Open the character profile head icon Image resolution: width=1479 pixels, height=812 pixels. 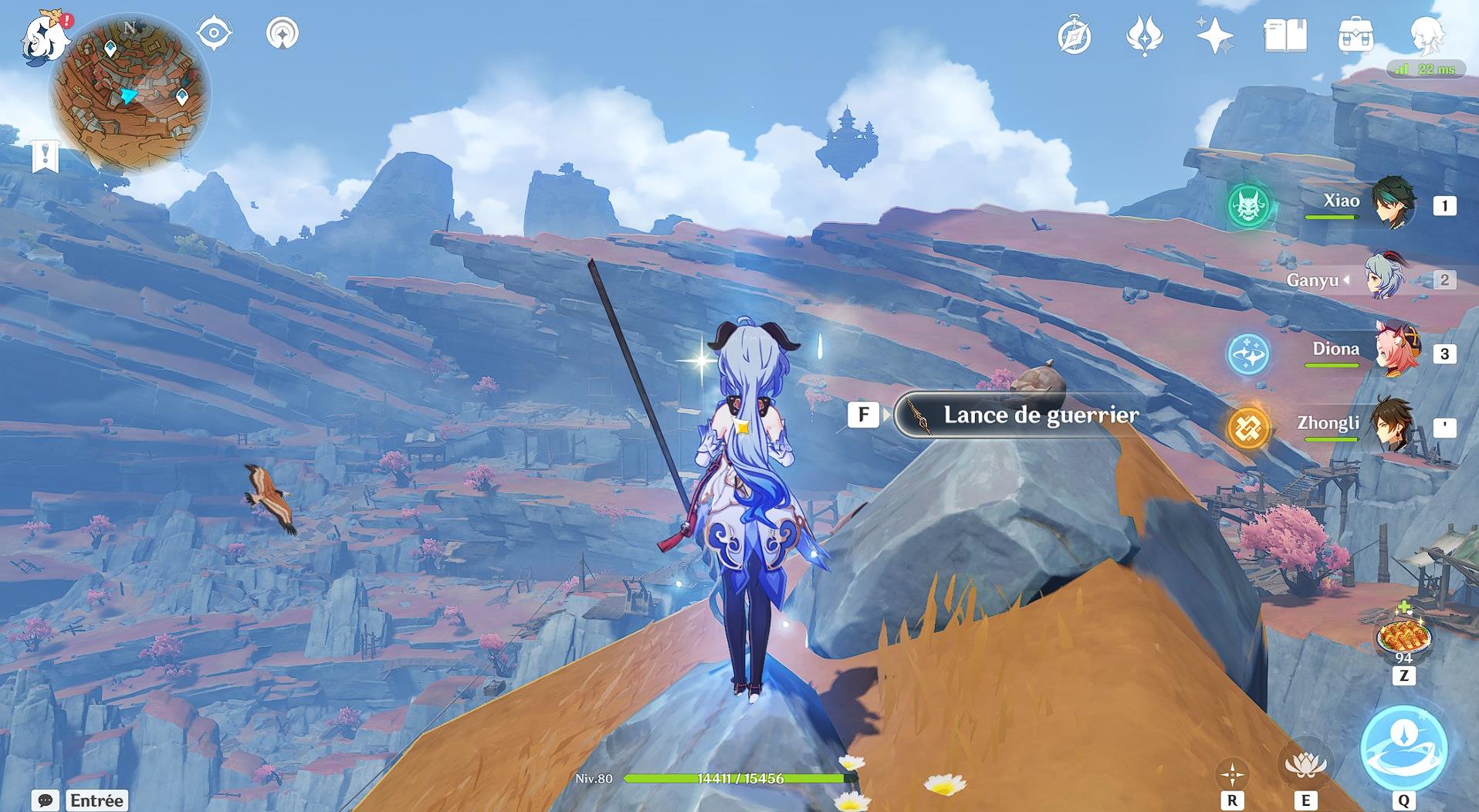(1432, 34)
